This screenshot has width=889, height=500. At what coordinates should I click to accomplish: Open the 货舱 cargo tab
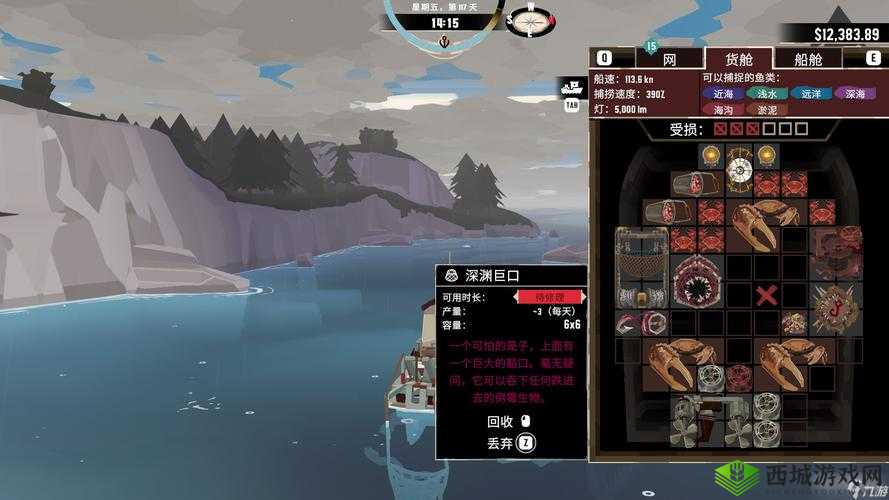738,59
